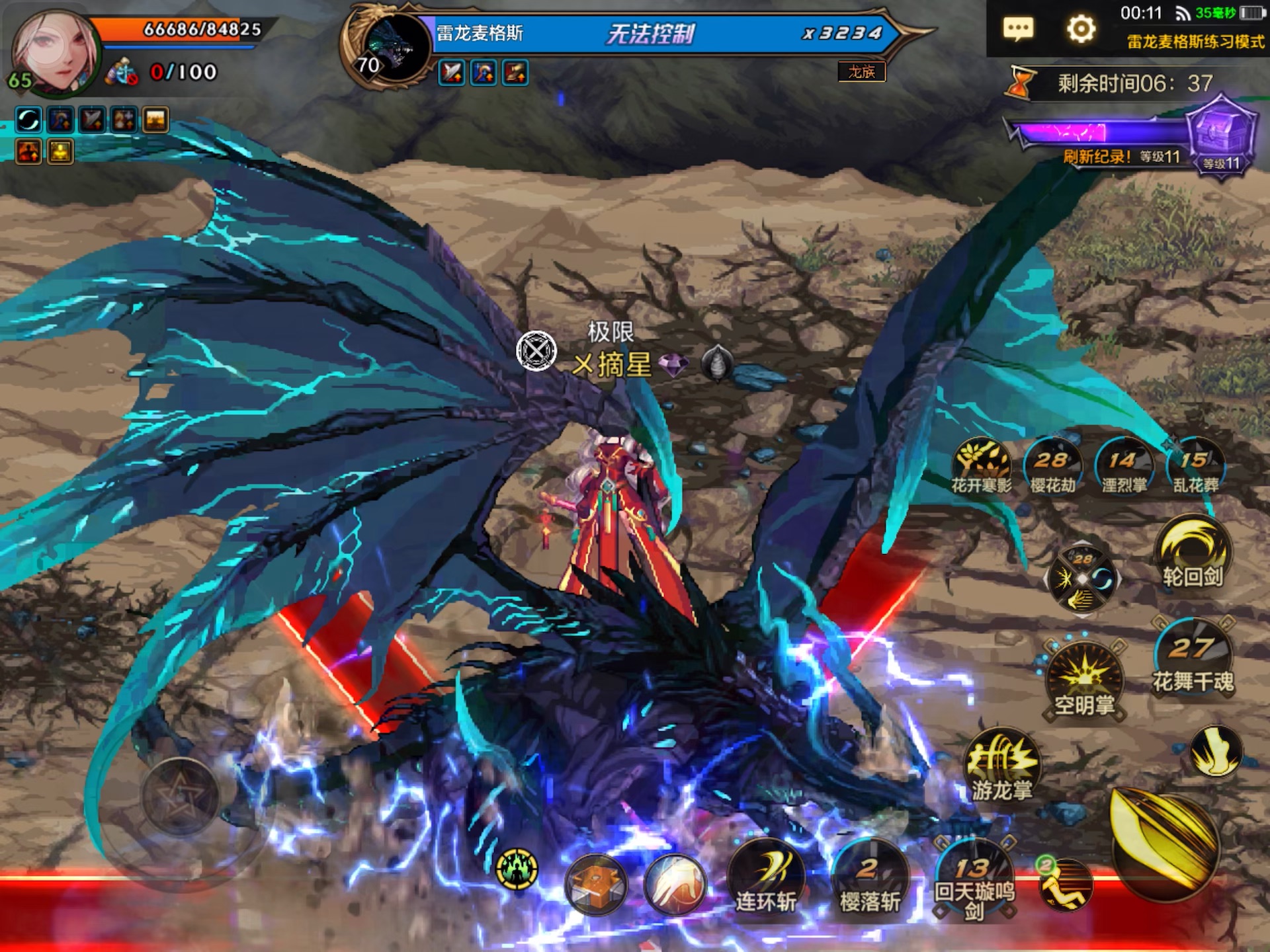The image size is (1270, 952).
Task: Open the chat speech bubble
Action: click(x=1018, y=29)
